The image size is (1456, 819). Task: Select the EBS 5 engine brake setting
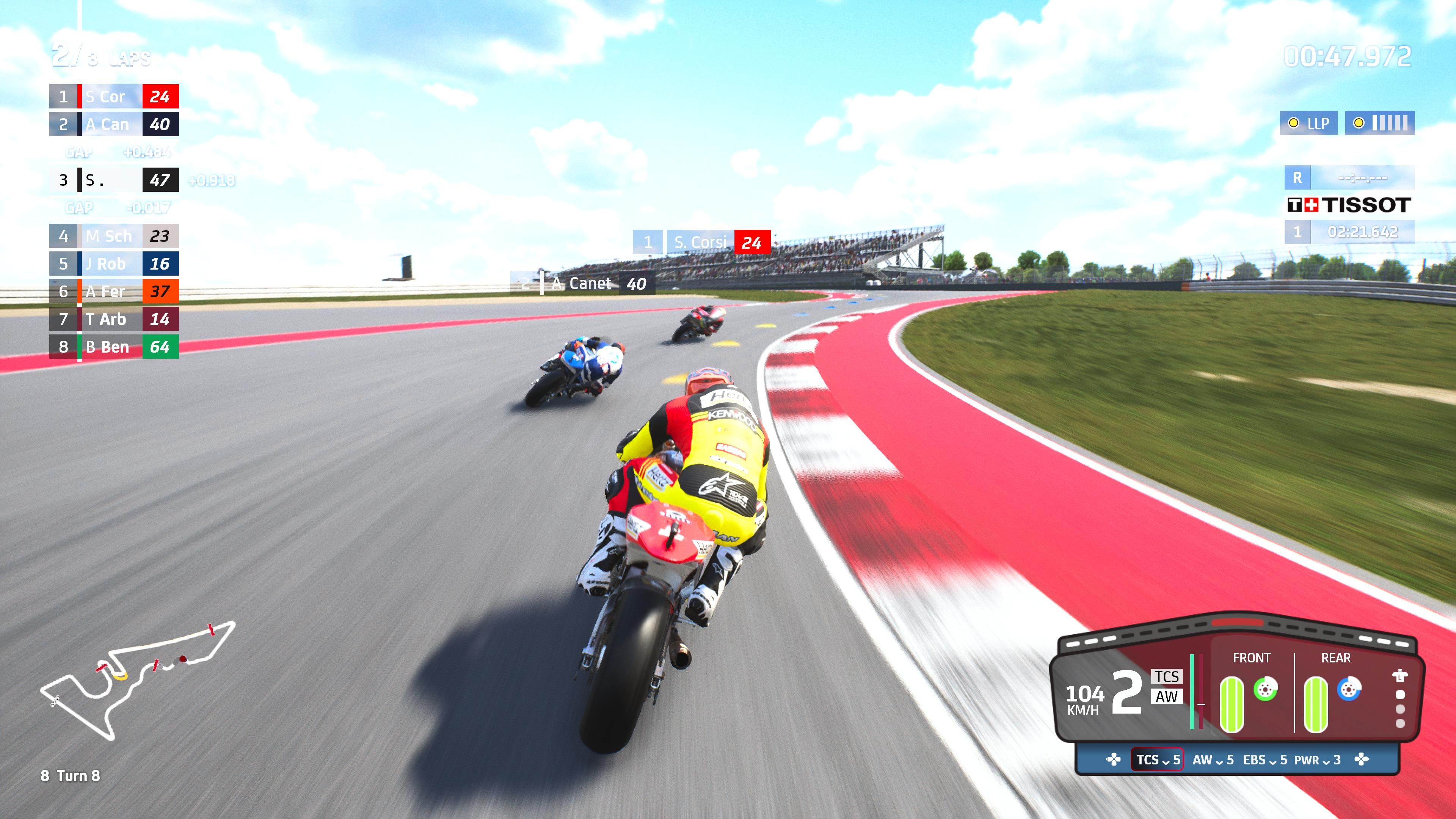[1265, 759]
